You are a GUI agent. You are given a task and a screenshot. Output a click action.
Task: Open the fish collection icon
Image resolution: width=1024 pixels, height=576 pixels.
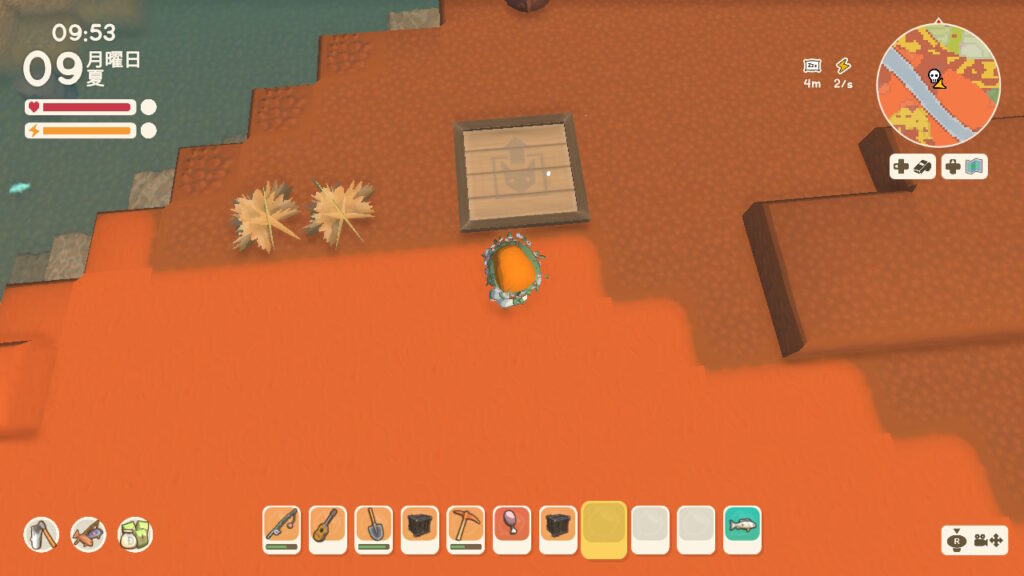88,534
